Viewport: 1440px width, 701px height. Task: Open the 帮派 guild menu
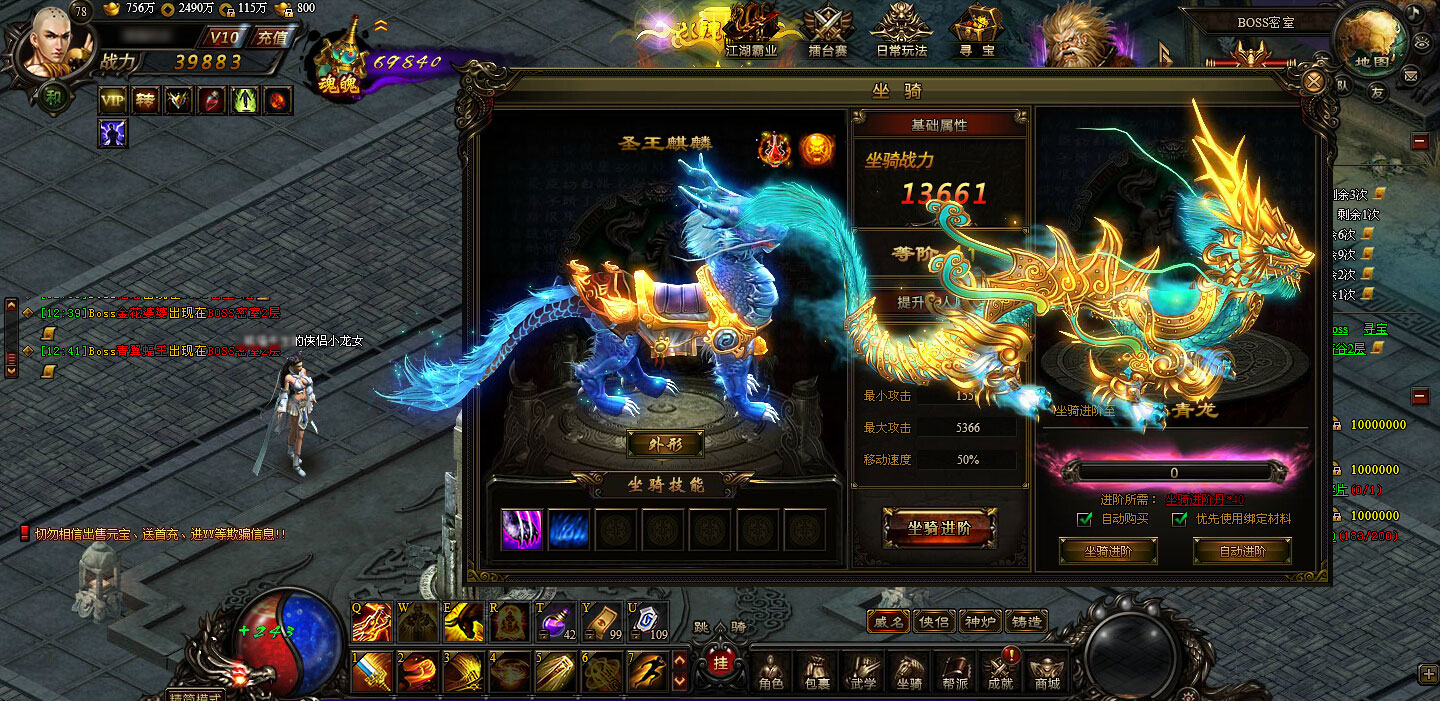955,671
